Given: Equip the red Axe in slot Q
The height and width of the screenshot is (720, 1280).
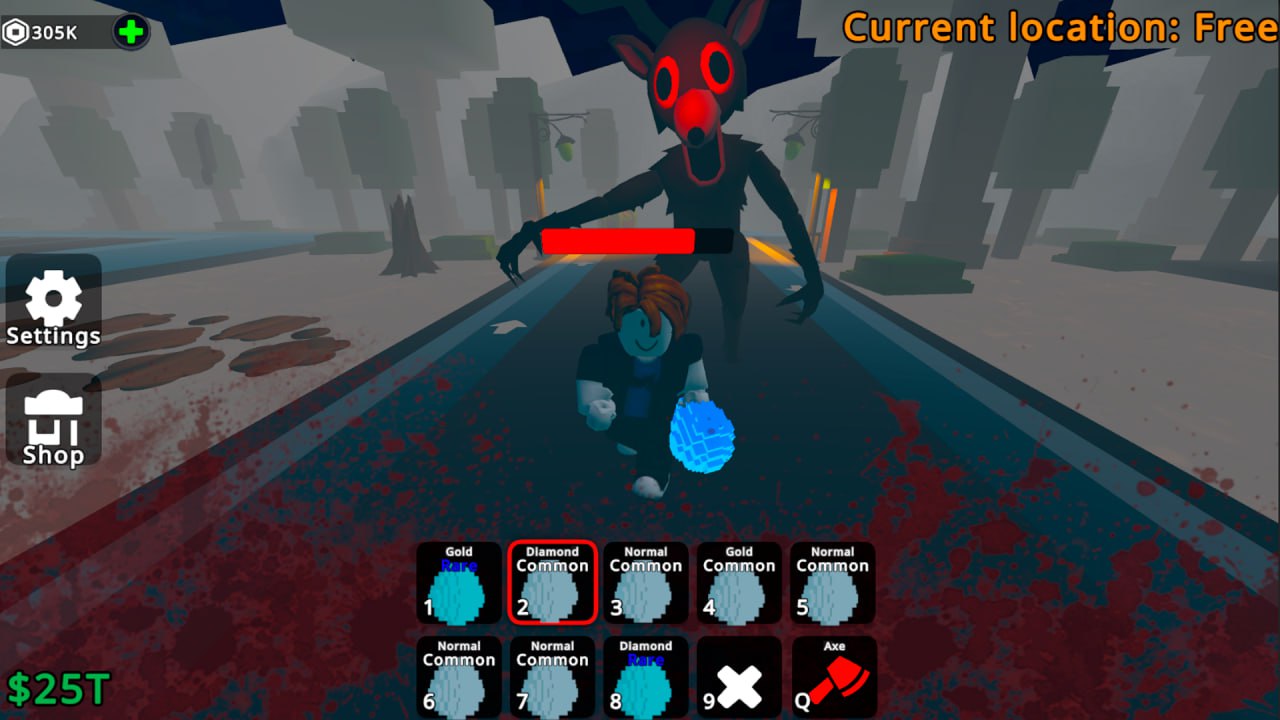Looking at the screenshot, I should coord(832,677).
